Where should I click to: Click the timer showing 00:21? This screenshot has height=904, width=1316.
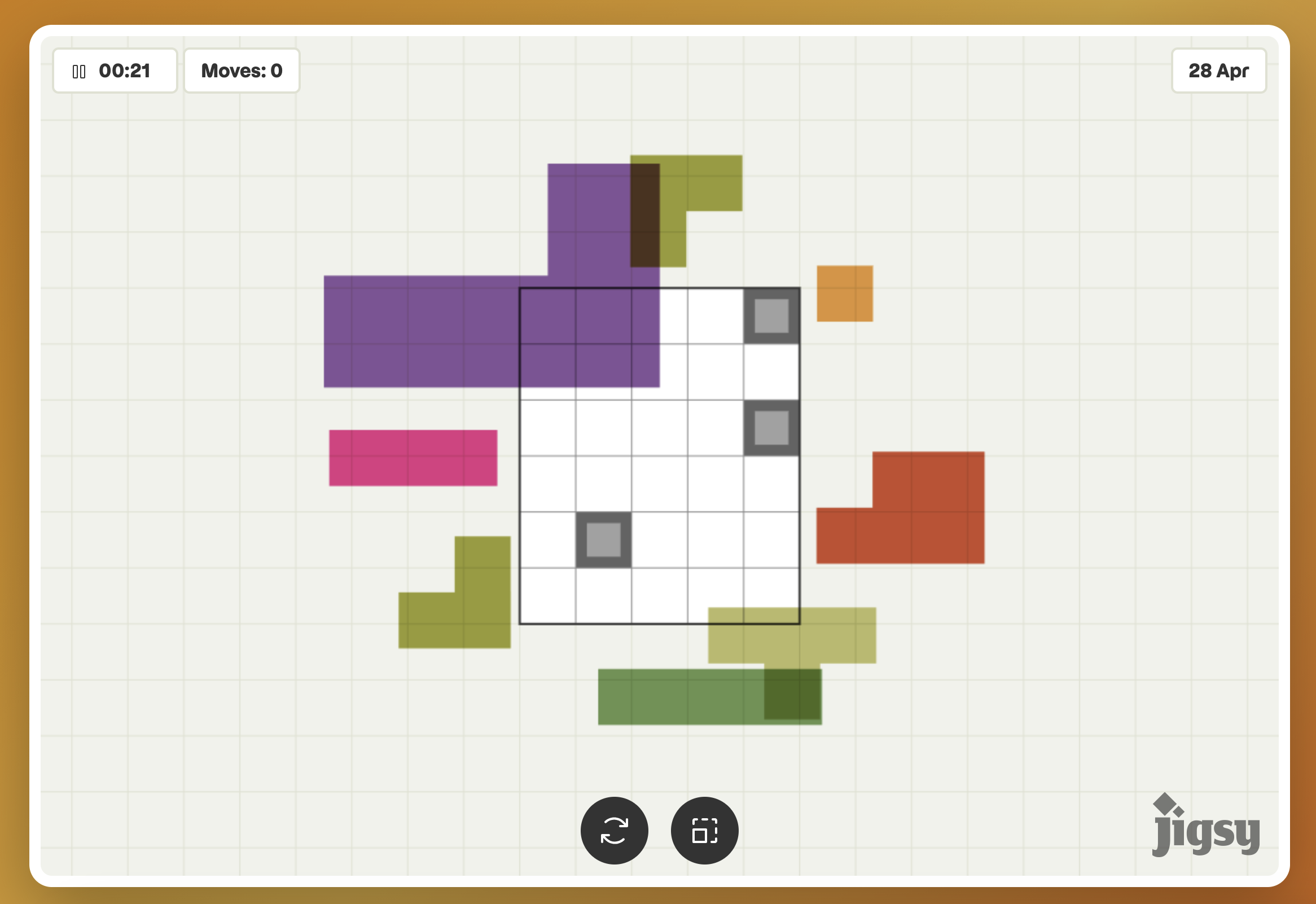pos(124,70)
